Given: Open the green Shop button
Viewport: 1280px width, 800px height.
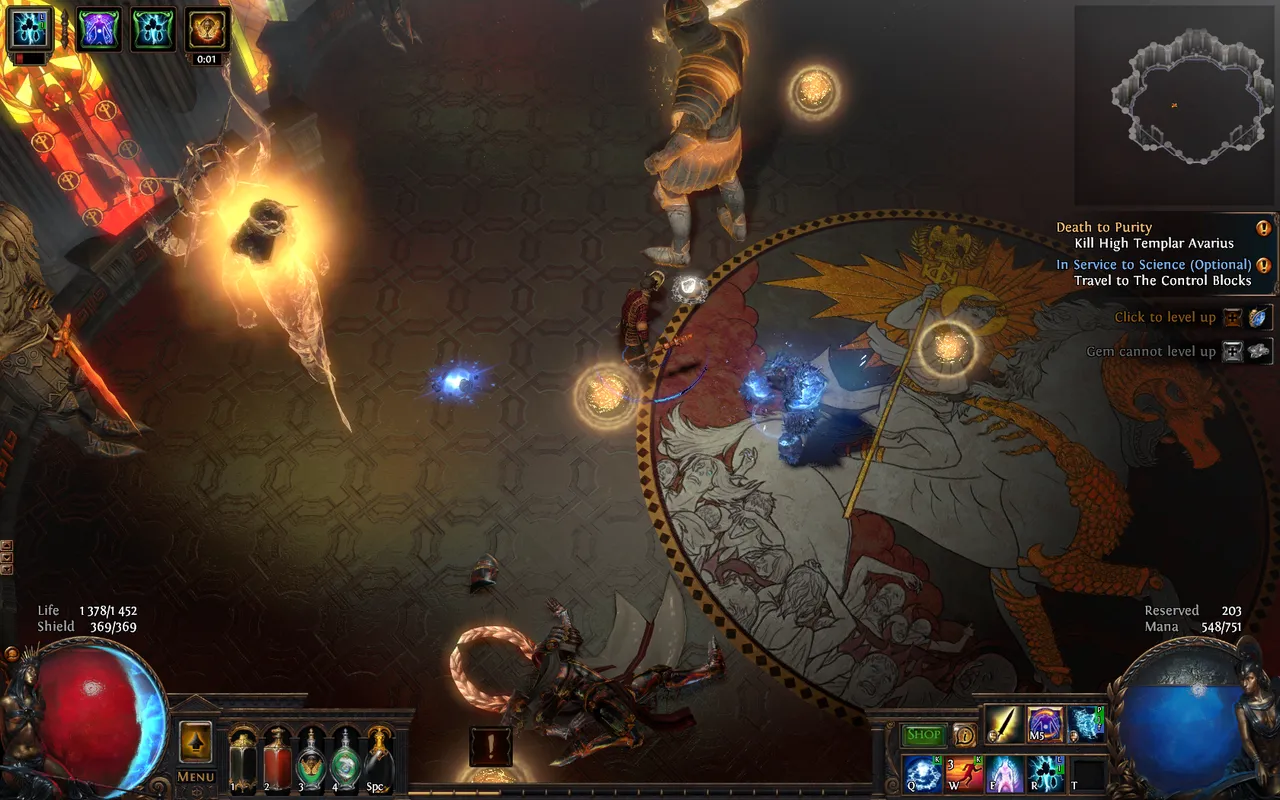Looking at the screenshot, I should pos(923,735).
